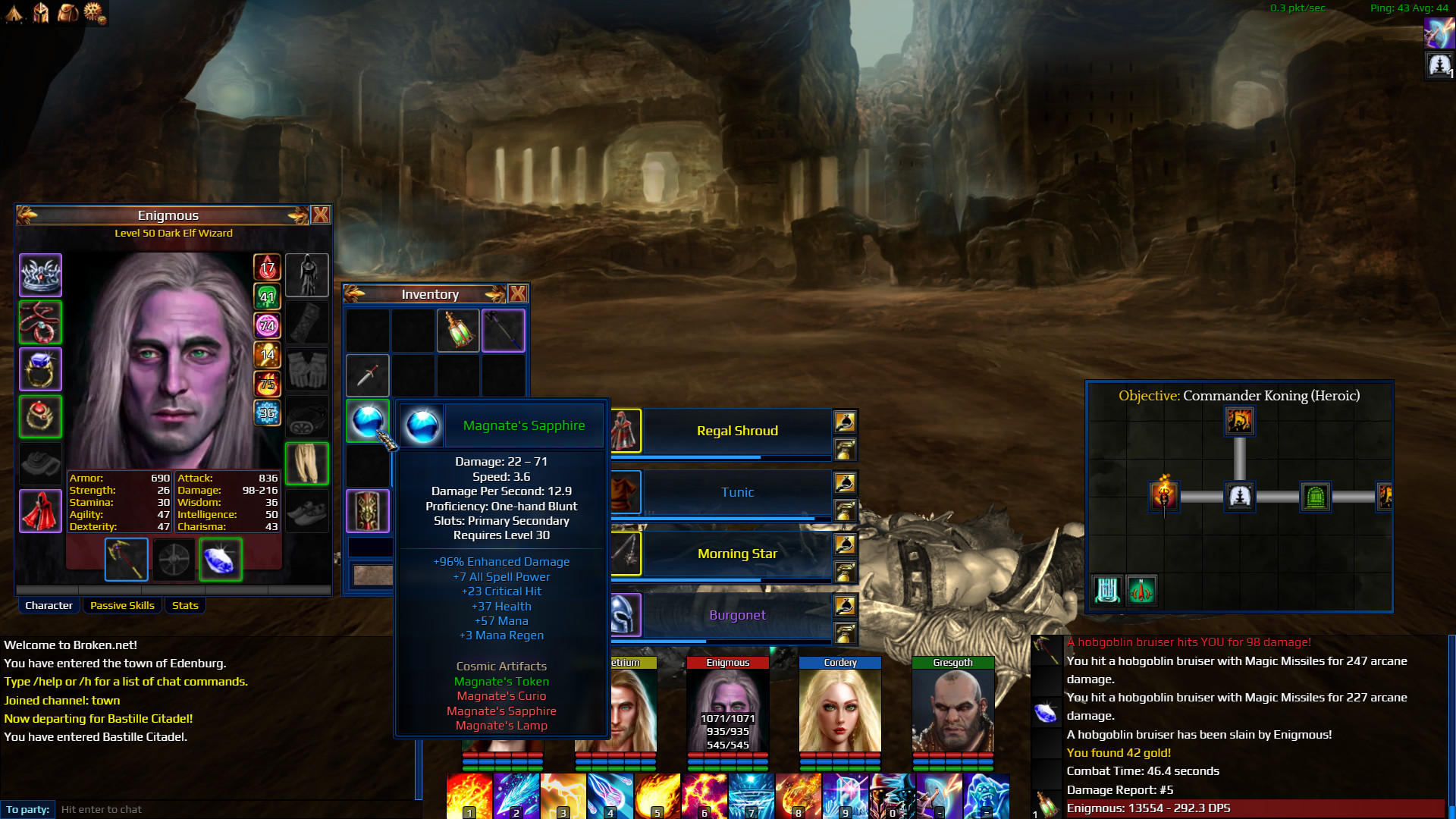This screenshot has height=819, width=1456.
Task: Close the Inventory window
Action: click(x=518, y=294)
